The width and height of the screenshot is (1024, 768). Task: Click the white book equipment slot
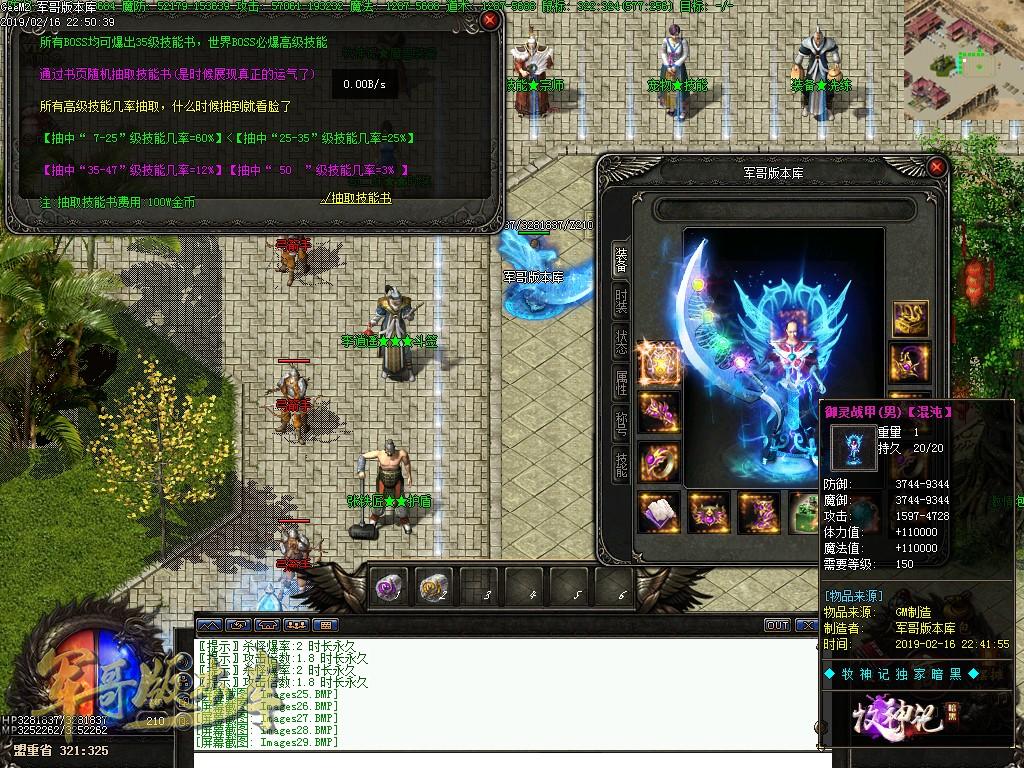[x=659, y=511]
